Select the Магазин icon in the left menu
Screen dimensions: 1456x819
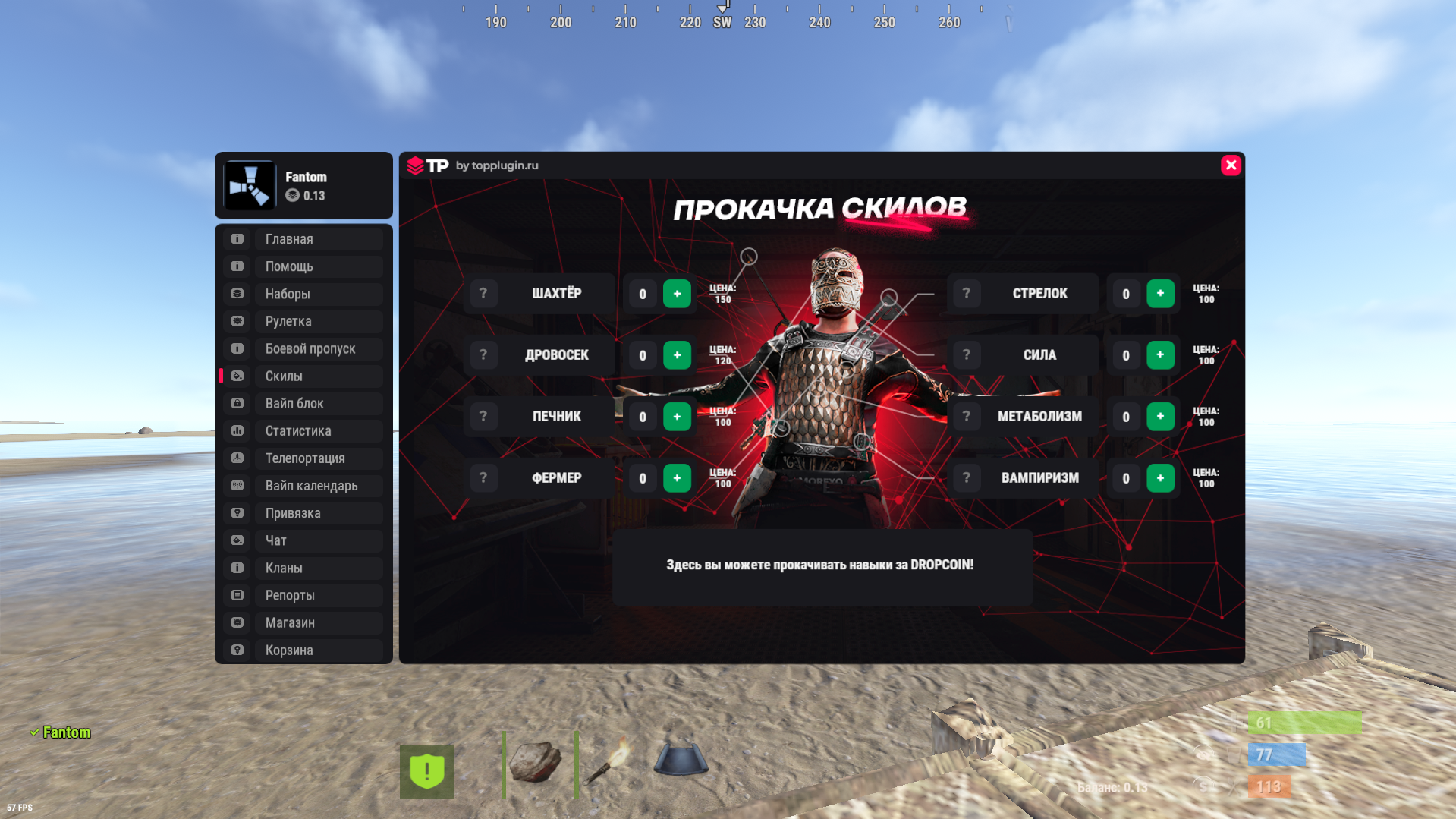click(x=237, y=622)
